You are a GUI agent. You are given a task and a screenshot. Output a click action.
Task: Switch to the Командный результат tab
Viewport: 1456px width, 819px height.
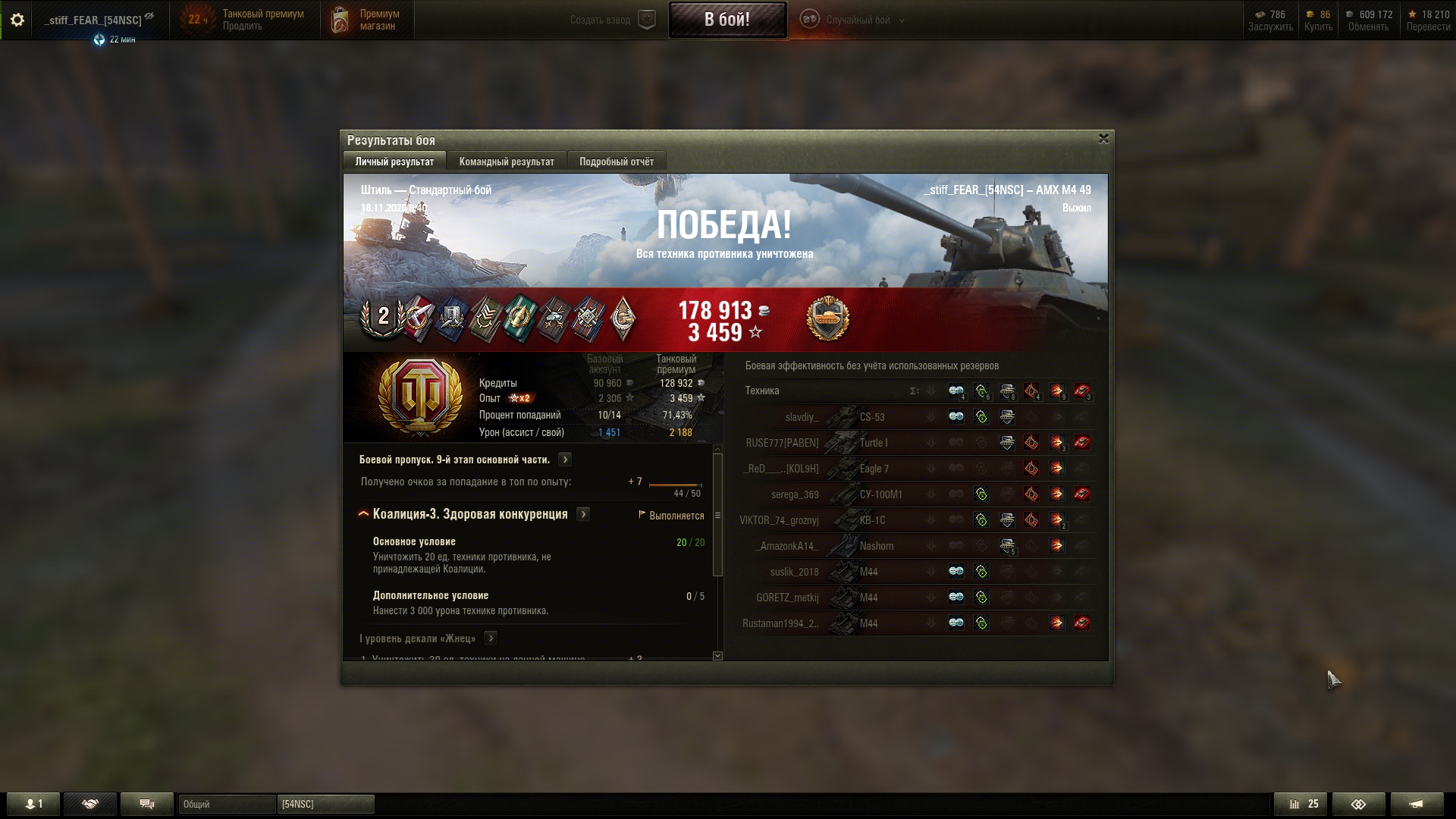point(507,162)
